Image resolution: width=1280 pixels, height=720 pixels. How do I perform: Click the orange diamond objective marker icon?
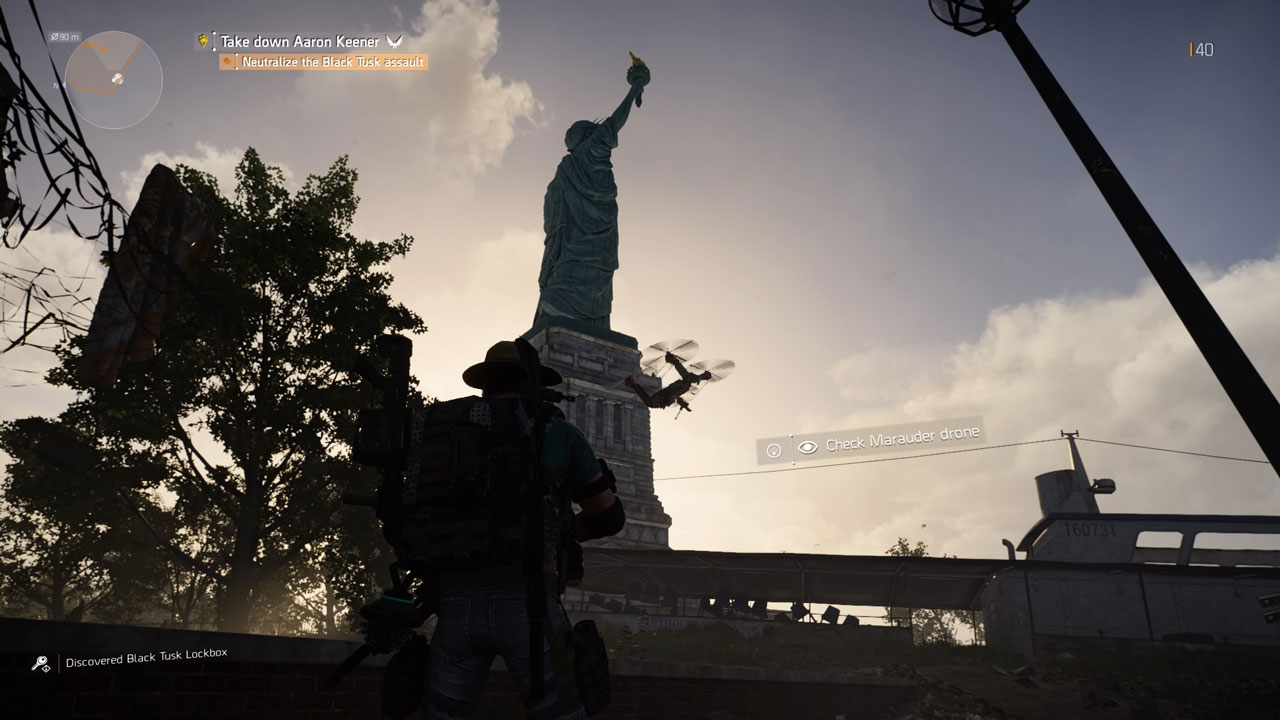coord(226,61)
